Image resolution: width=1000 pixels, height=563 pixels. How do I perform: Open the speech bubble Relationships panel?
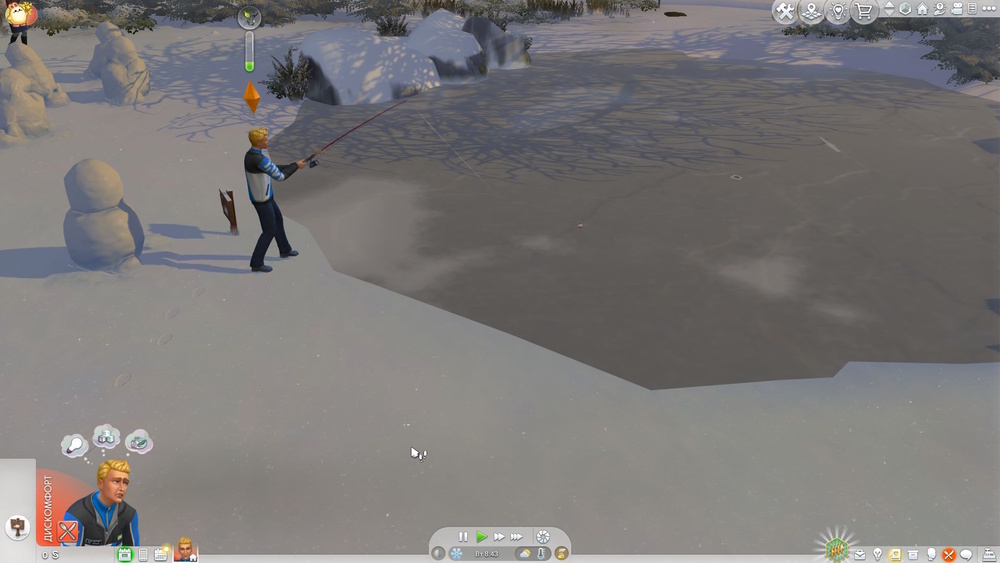pyautogui.click(x=967, y=554)
